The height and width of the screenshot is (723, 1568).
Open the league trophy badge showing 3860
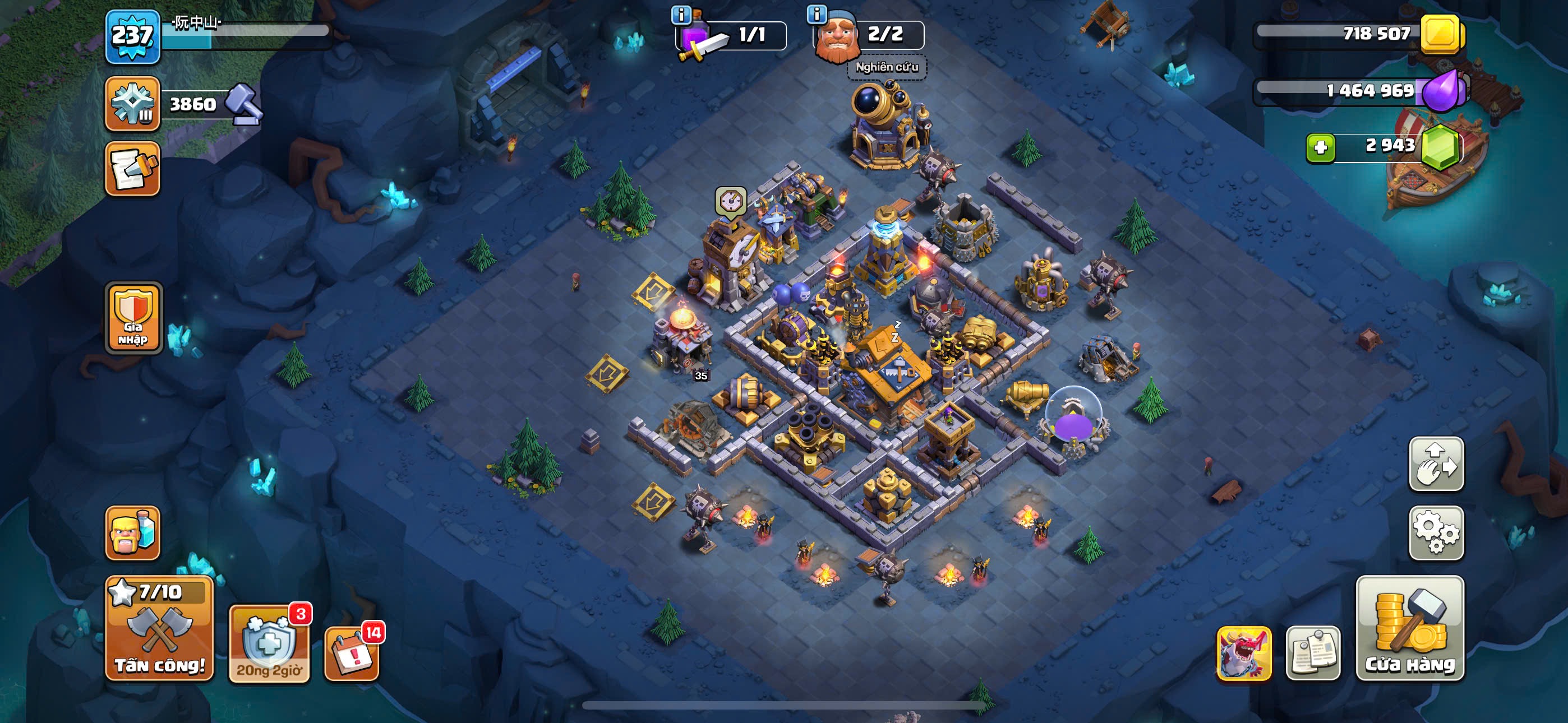(x=132, y=104)
